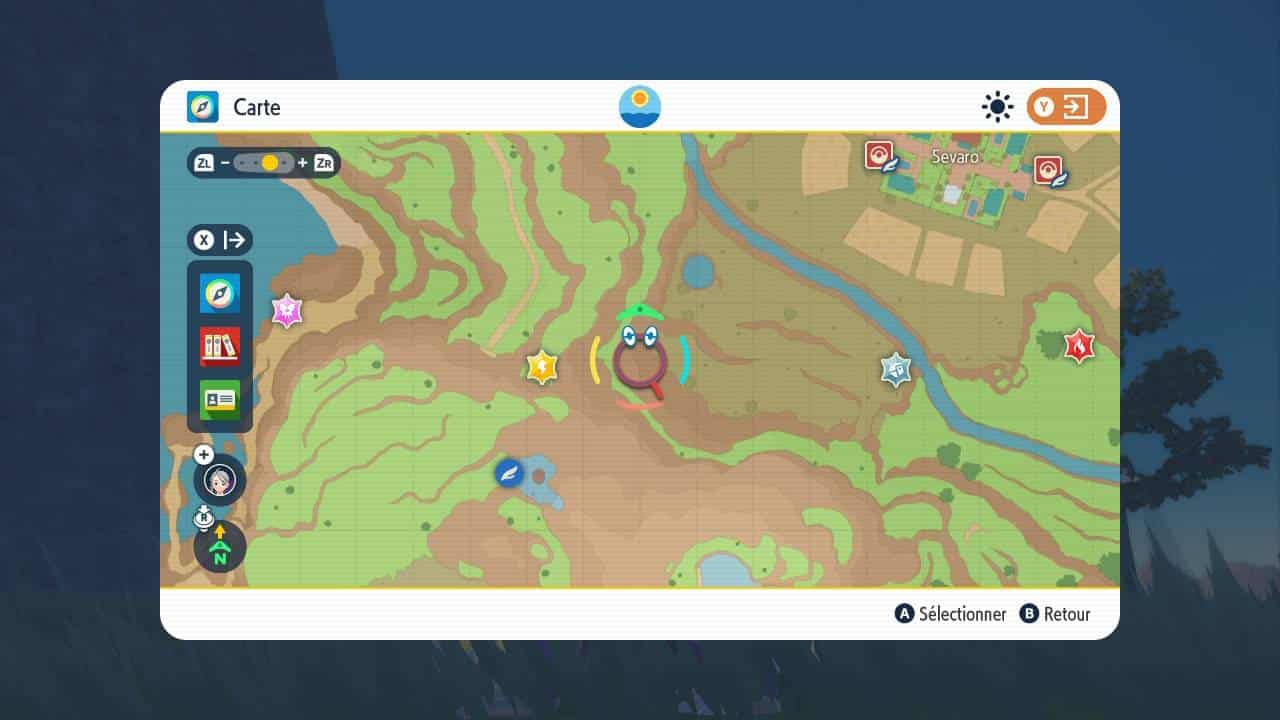
Task: Select the red Fire Tera Raid crystal
Action: pyautogui.click(x=1079, y=345)
